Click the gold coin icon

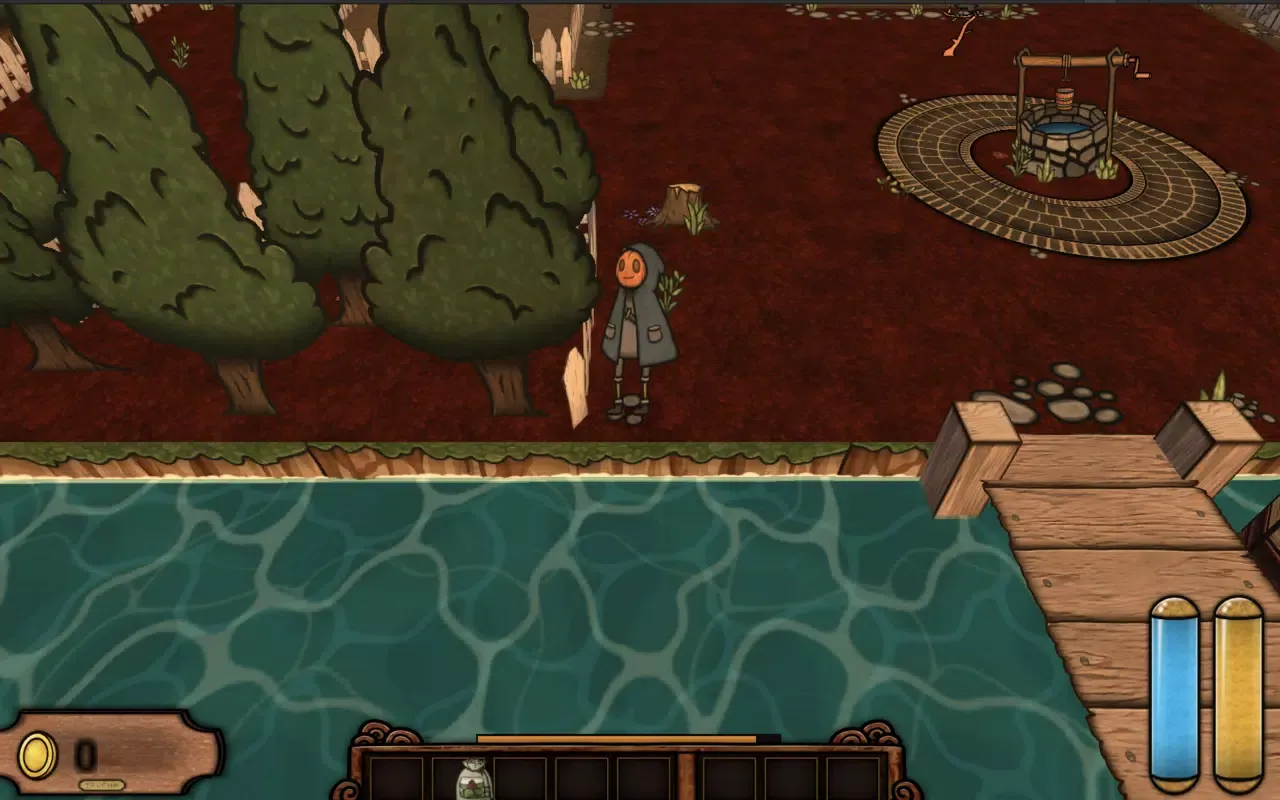pos(38,756)
